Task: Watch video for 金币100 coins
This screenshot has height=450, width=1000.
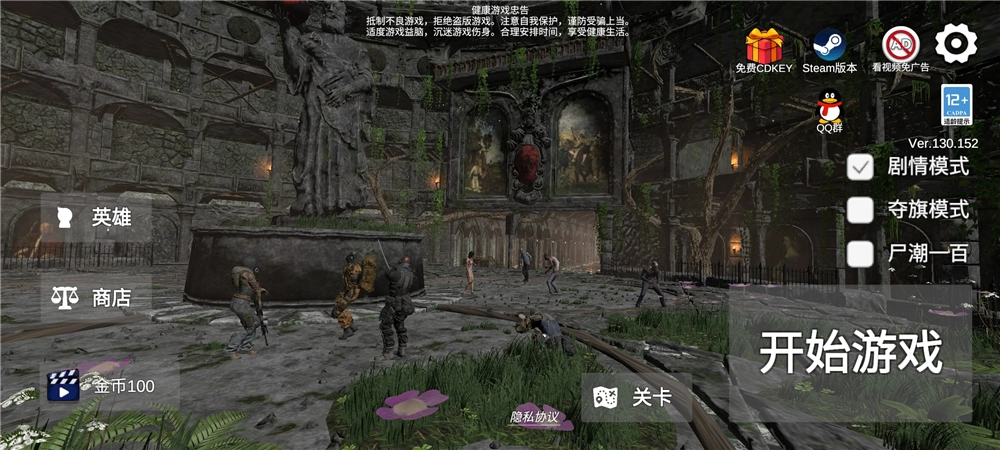Action: (x=108, y=386)
